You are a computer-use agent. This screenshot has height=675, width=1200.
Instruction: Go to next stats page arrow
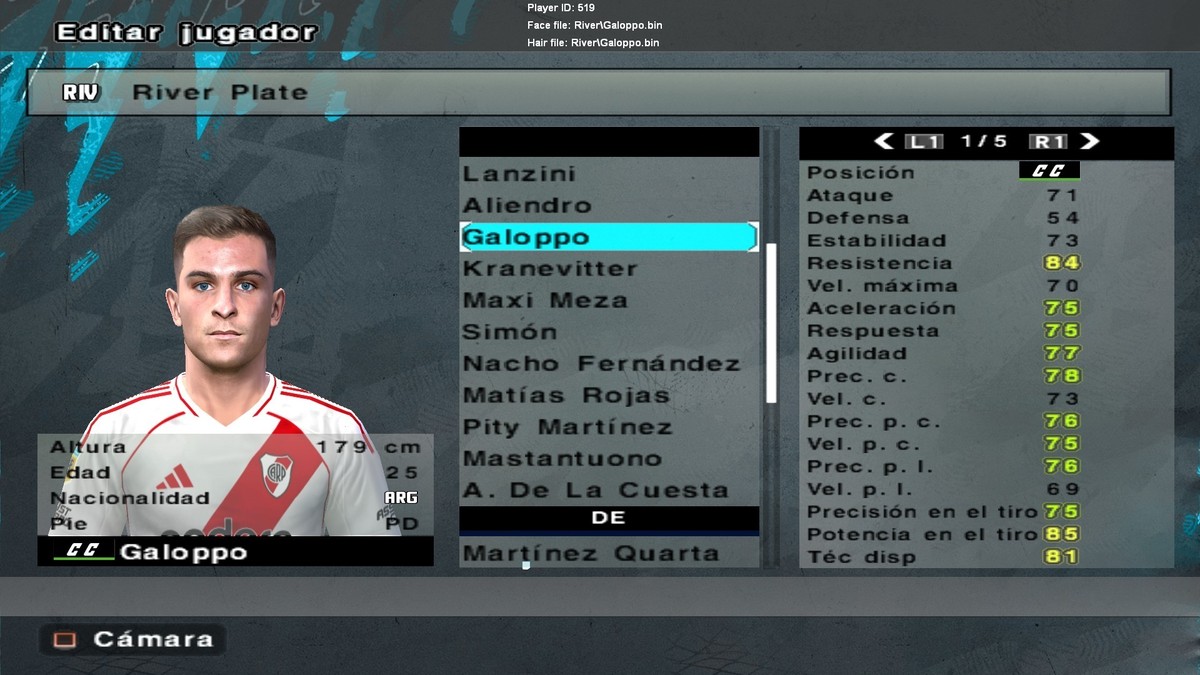pos(1090,142)
